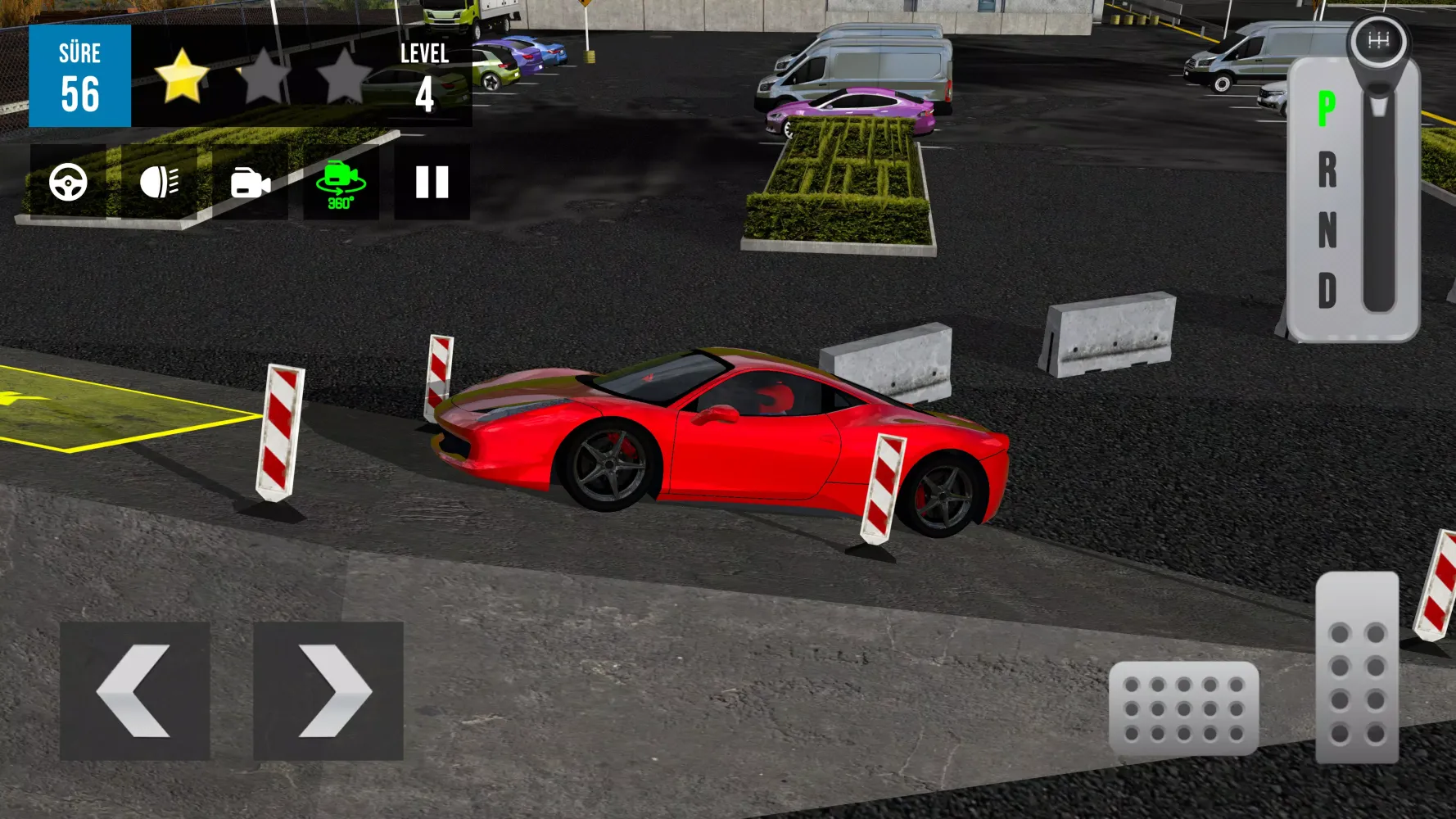Tap the tall gas pedal
This screenshot has height=819, width=1456.
coord(1357,667)
